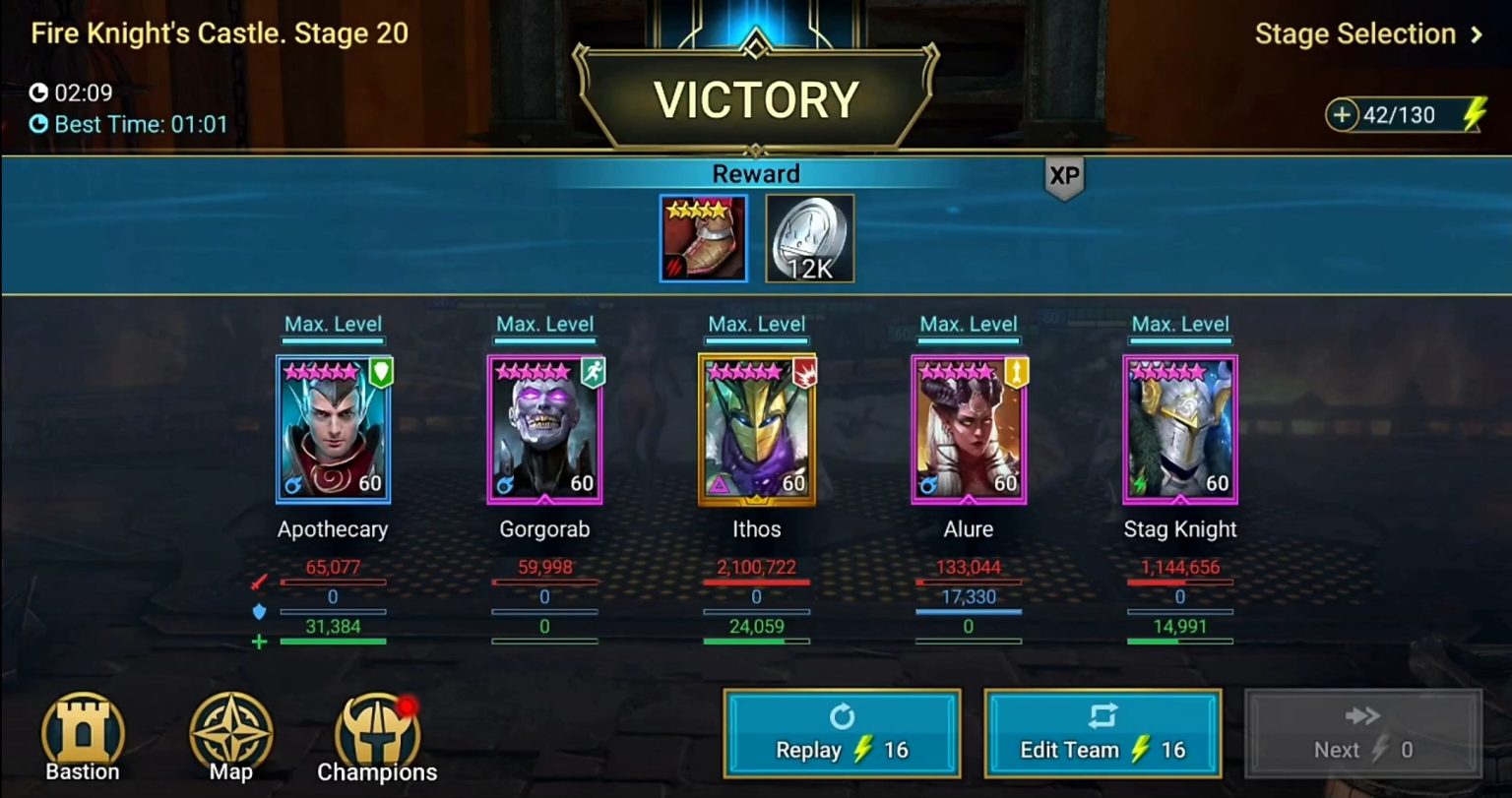View the boot artifact reward
Screen dimensions: 1512x798
pyautogui.click(x=703, y=237)
